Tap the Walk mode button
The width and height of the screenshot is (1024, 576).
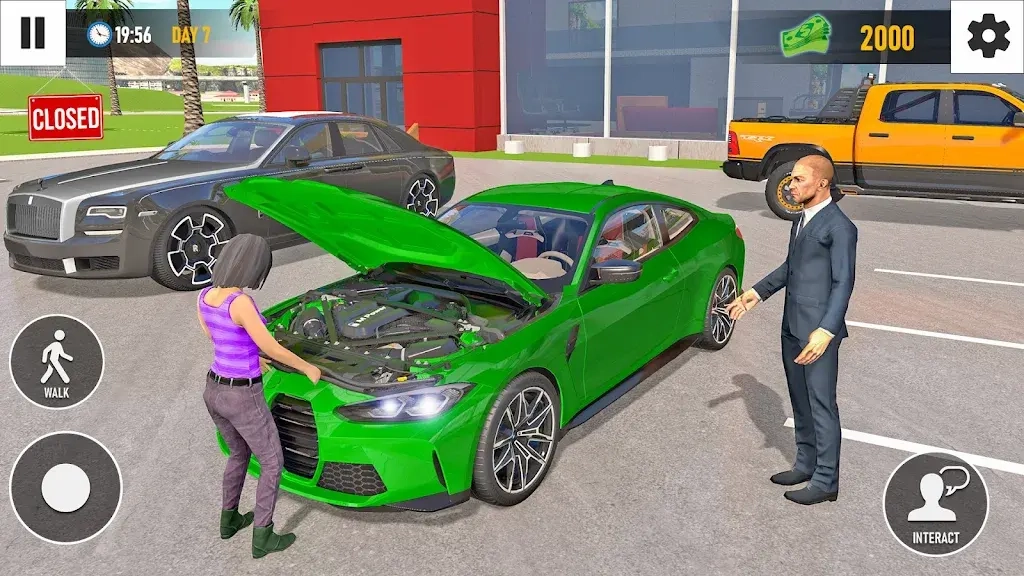coord(56,361)
